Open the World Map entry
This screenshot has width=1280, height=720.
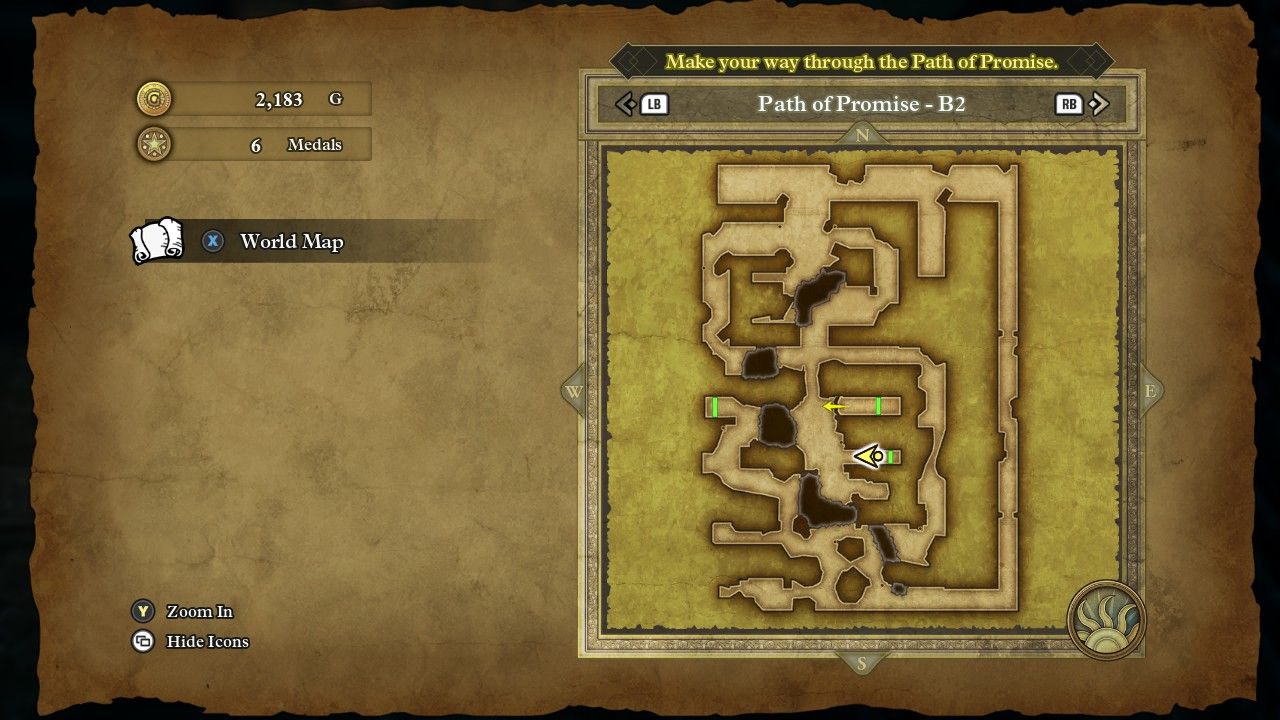[x=290, y=242]
